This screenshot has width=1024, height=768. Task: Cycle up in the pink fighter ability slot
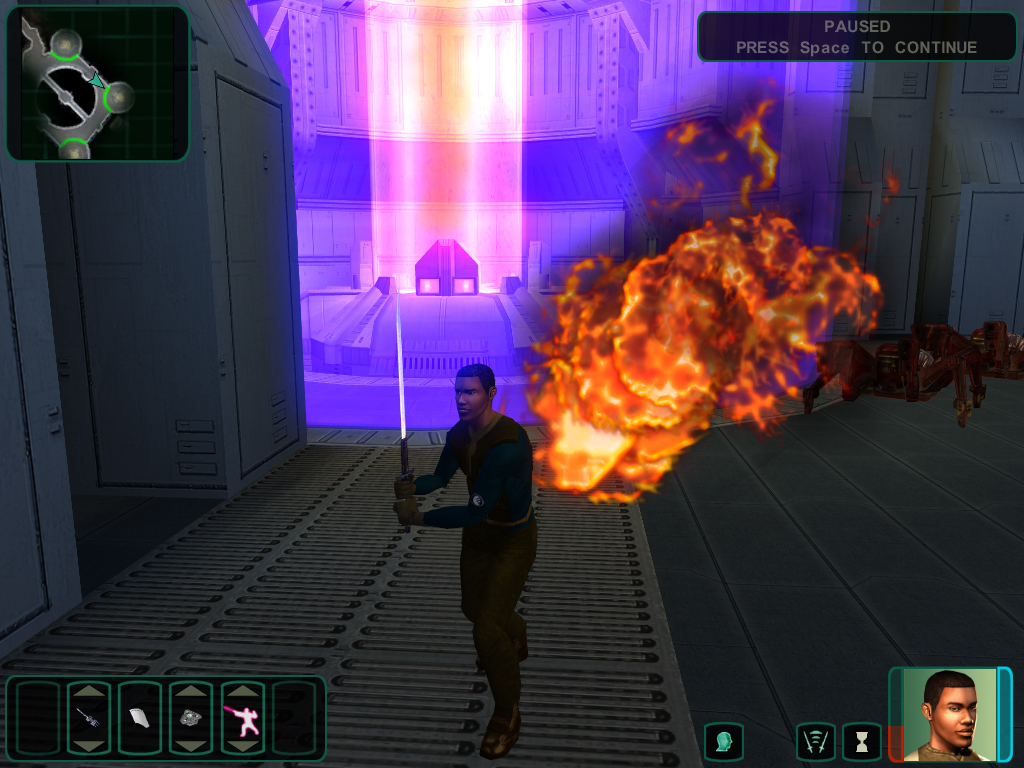point(241,690)
